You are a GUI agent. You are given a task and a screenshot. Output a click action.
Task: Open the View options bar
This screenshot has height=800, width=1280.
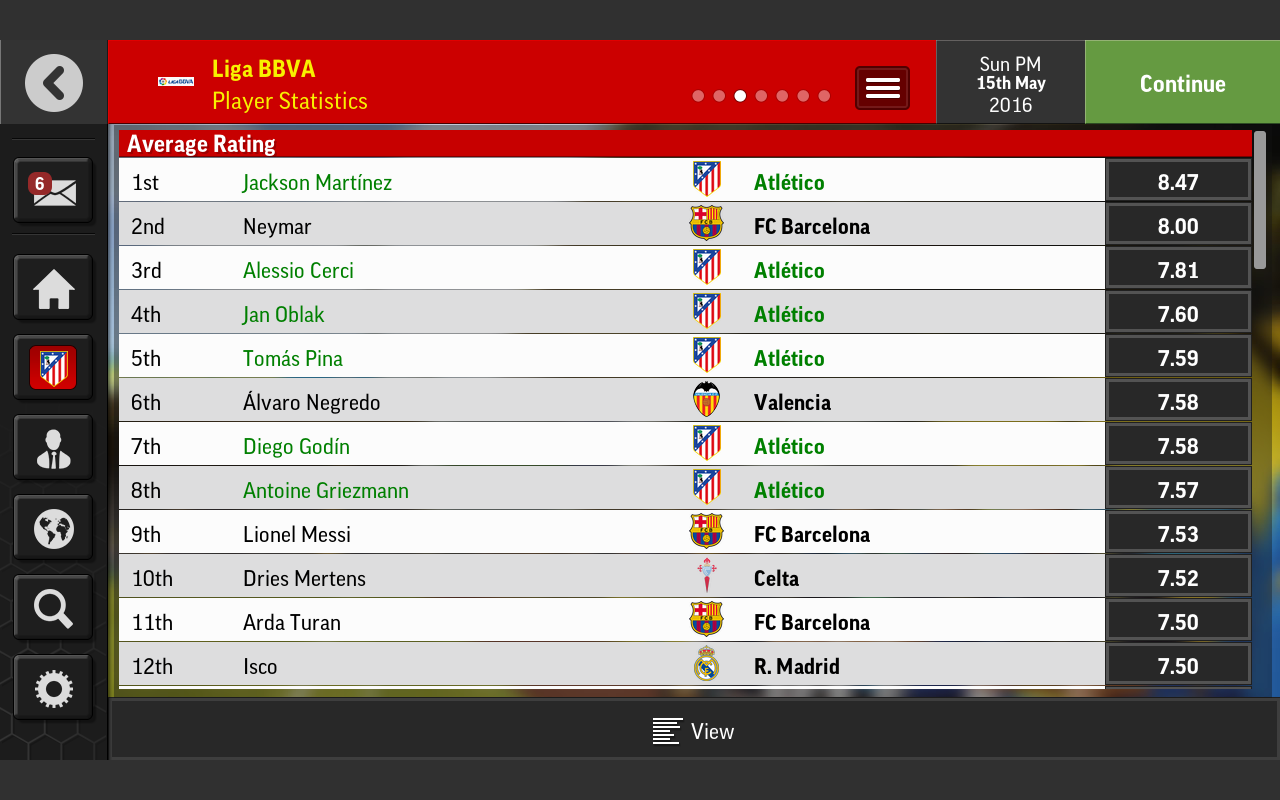pyautogui.click(x=694, y=731)
